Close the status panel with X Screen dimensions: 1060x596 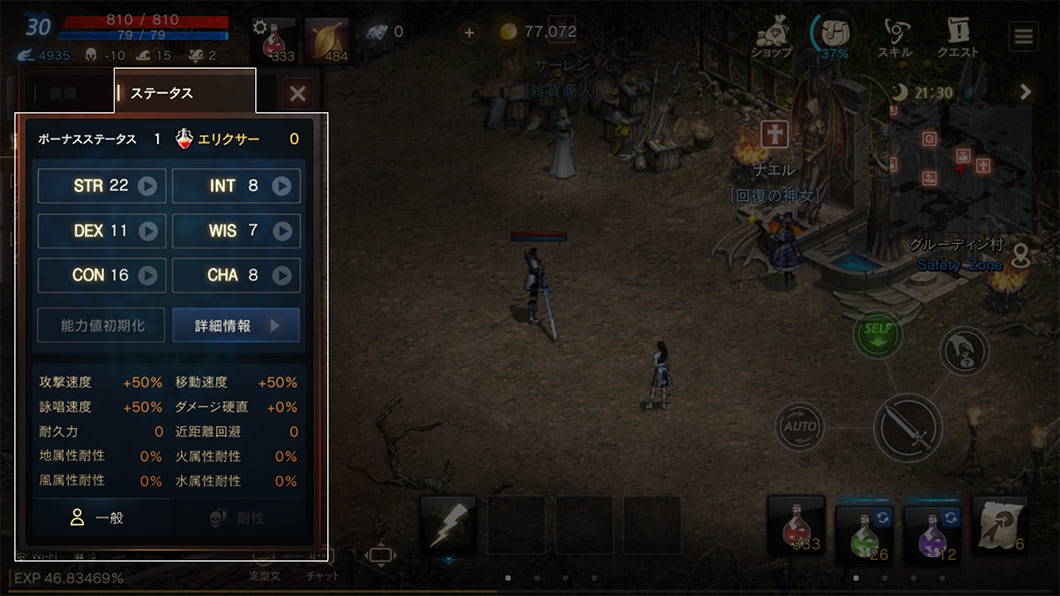pyautogui.click(x=297, y=94)
